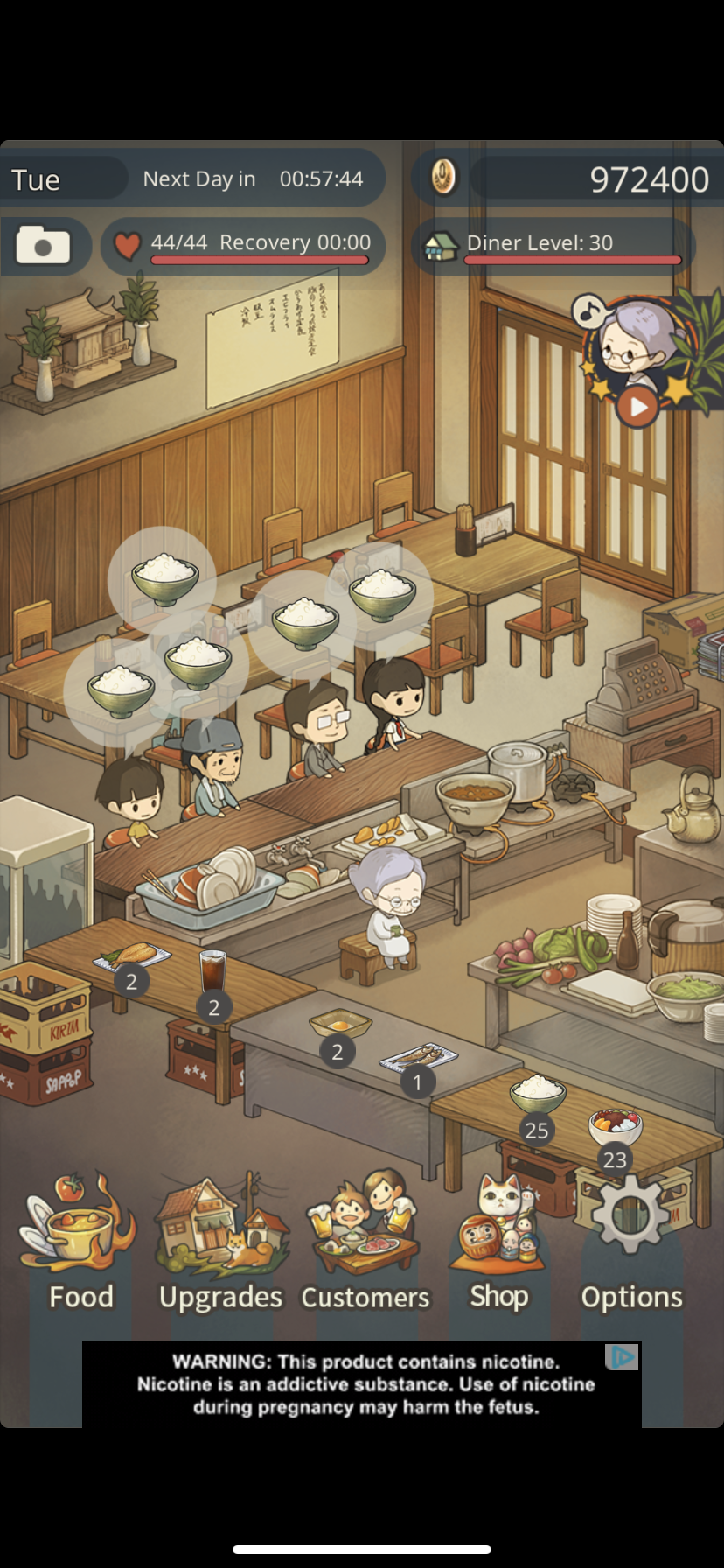Open the Options gear menu
Image resolution: width=724 pixels, height=1568 pixels.
pos(630,1244)
